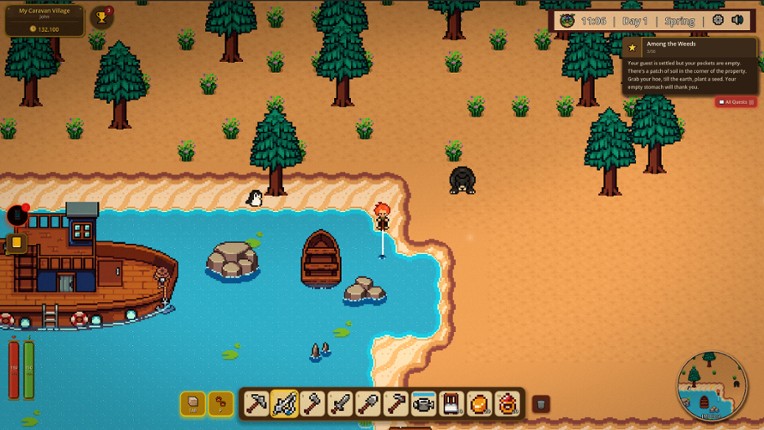Select the pickaxe in the hotbar
Viewport: 764px width, 430px height.
[256, 403]
